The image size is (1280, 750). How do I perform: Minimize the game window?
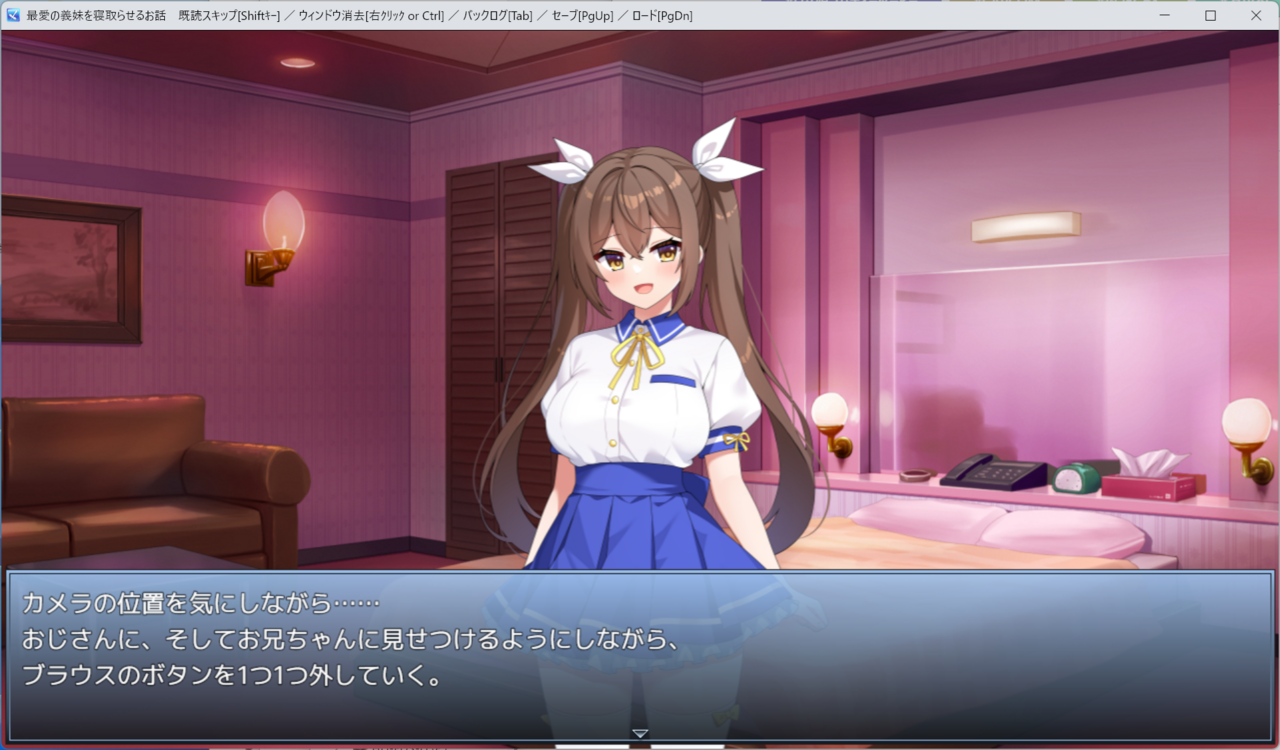pyautogui.click(x=1165, y=15)
